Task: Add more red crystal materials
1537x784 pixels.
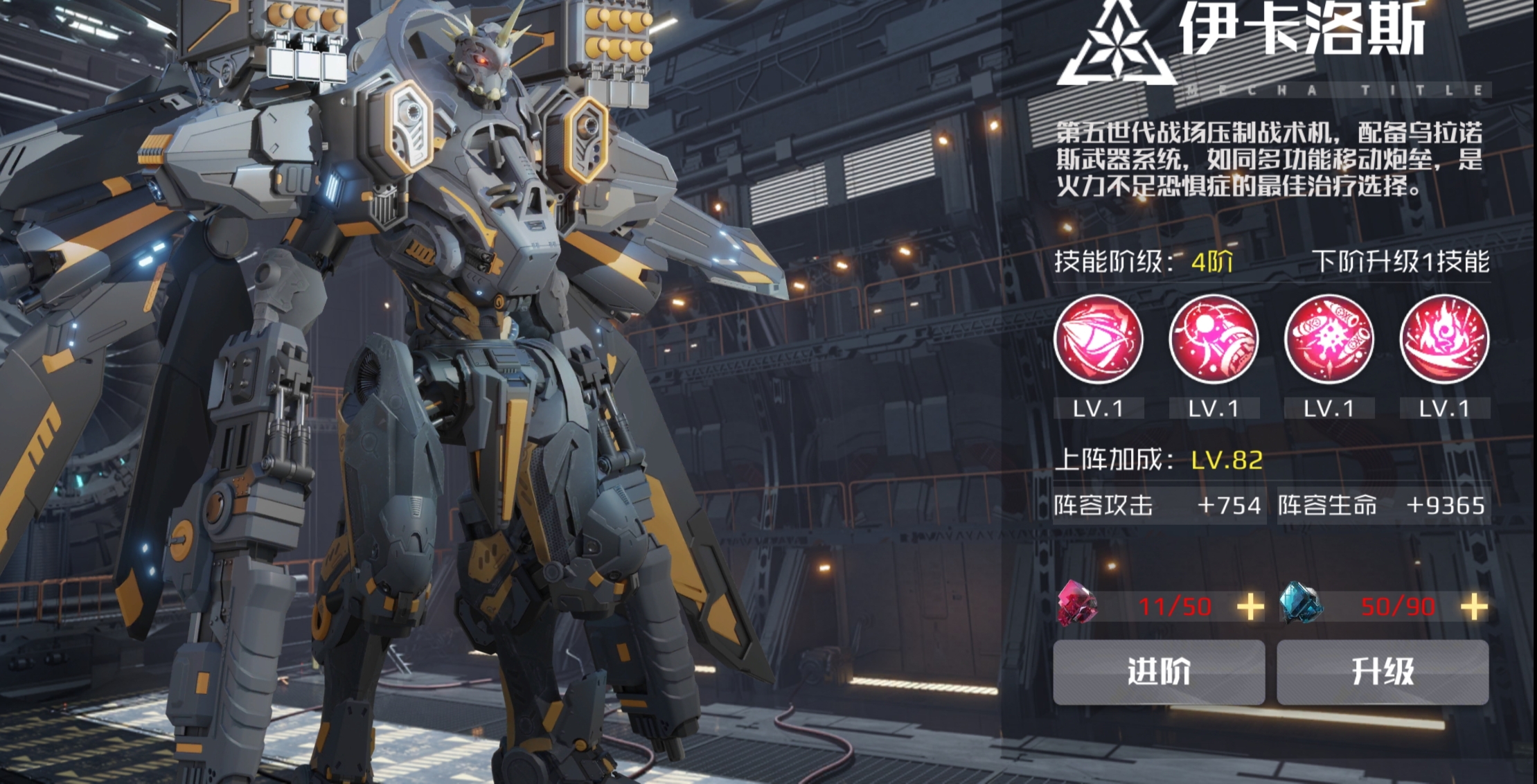Action: tap(1250, 607)
